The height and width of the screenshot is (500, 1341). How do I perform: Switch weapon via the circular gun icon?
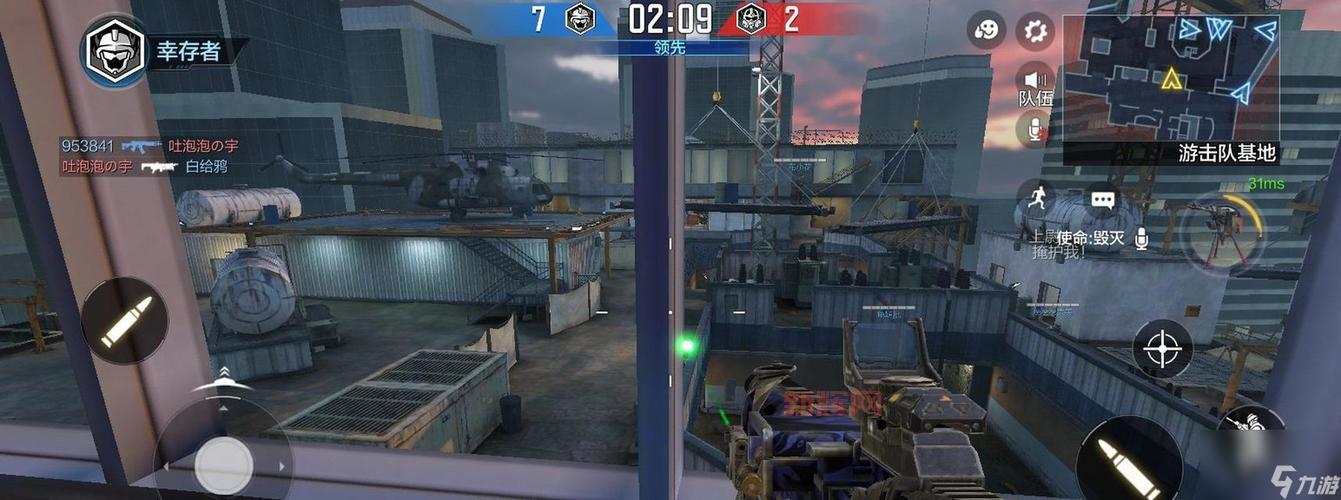pos(1220,232)
